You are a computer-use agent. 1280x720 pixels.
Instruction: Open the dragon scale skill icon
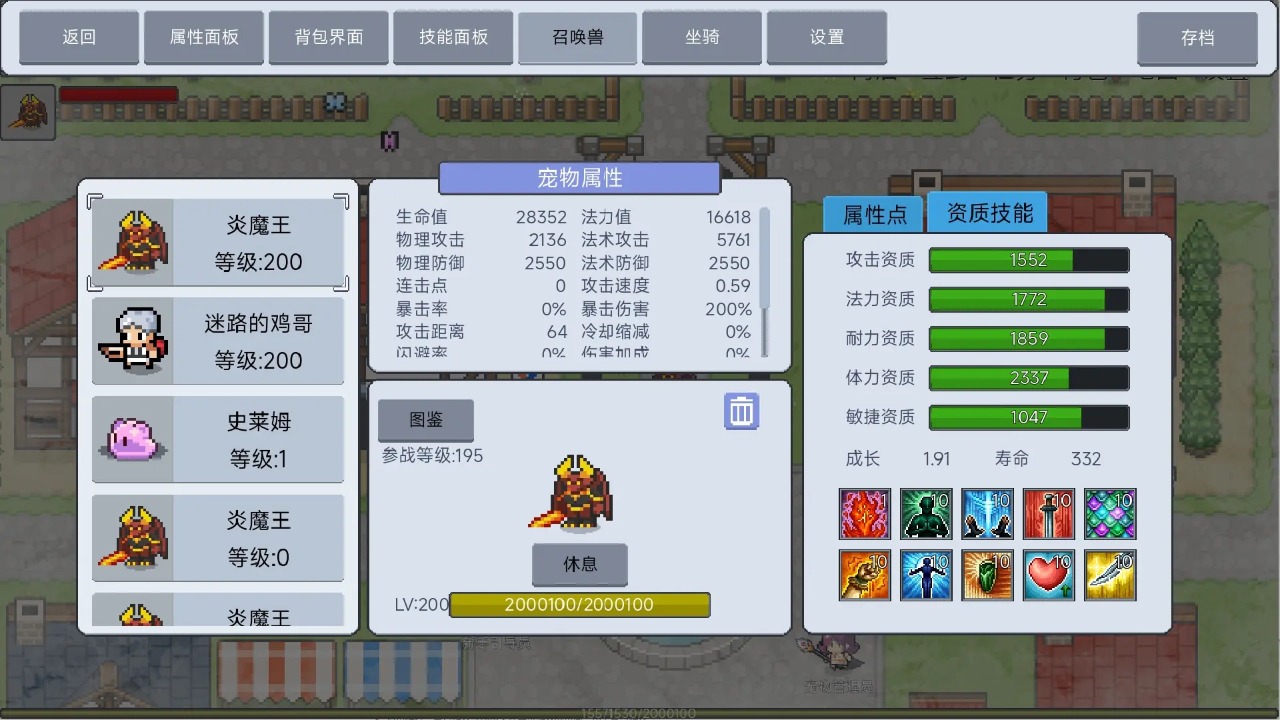coord(1111,513)
